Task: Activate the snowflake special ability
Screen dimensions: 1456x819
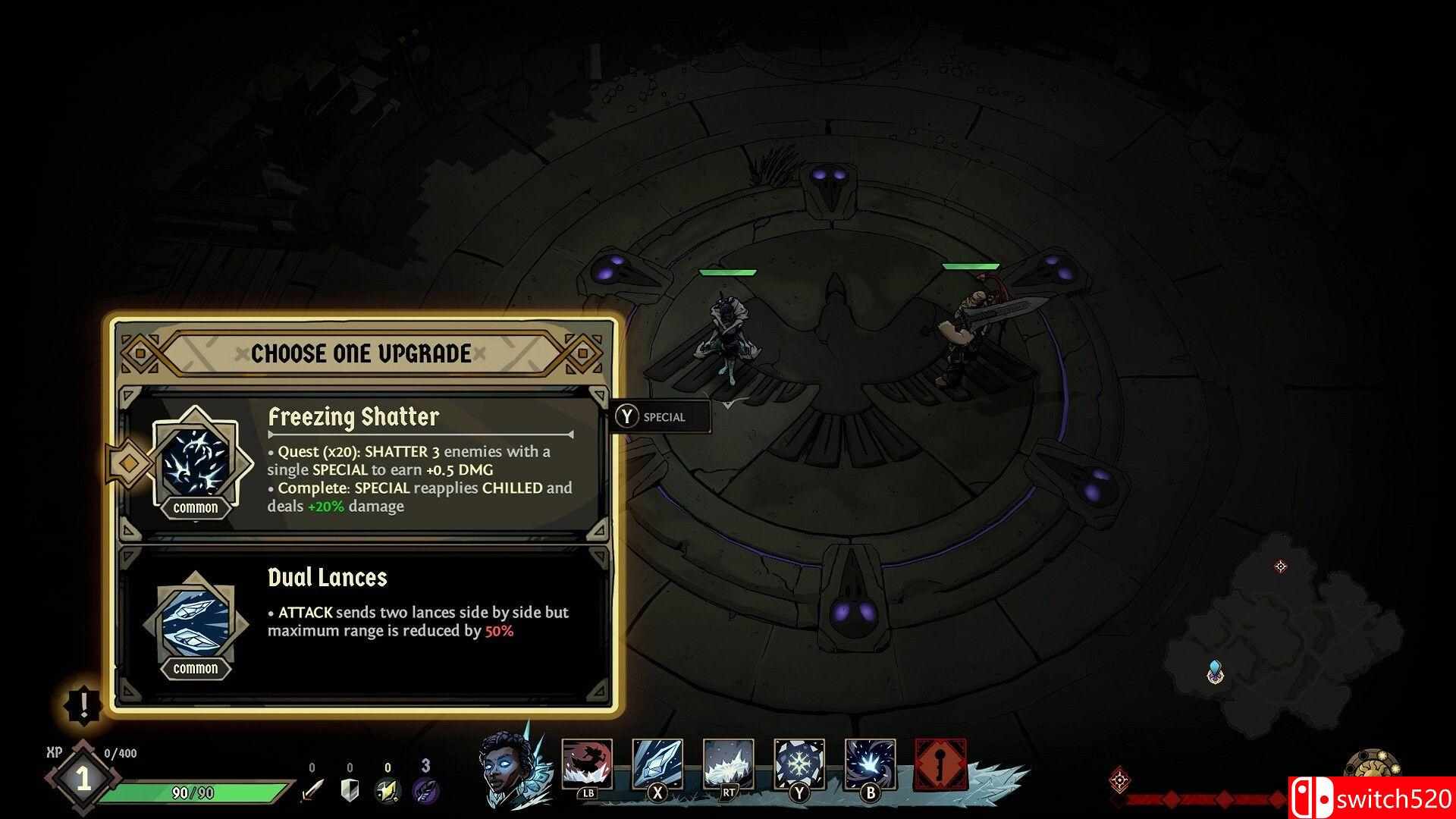Action: click(799, 764)
